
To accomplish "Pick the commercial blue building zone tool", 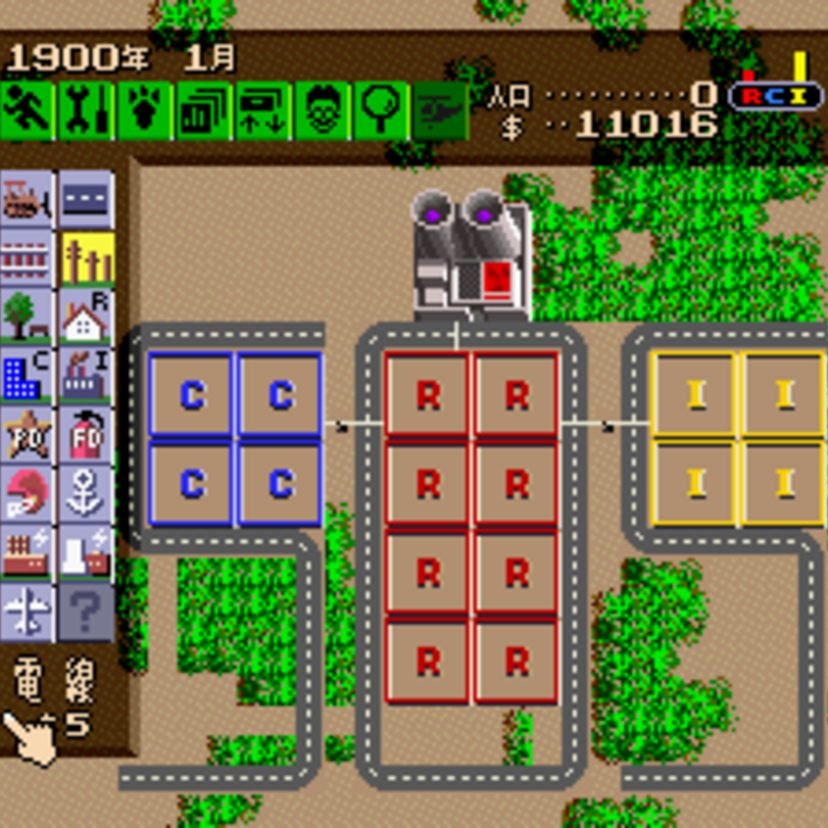I will (27, 375).
